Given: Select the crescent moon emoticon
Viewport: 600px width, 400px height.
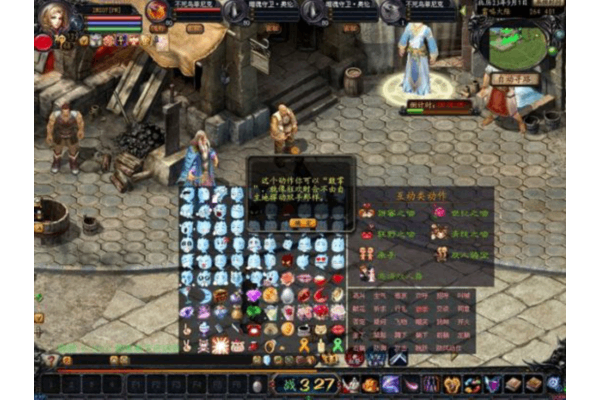Looking at the screenshot, I should [x=204, y=295].
